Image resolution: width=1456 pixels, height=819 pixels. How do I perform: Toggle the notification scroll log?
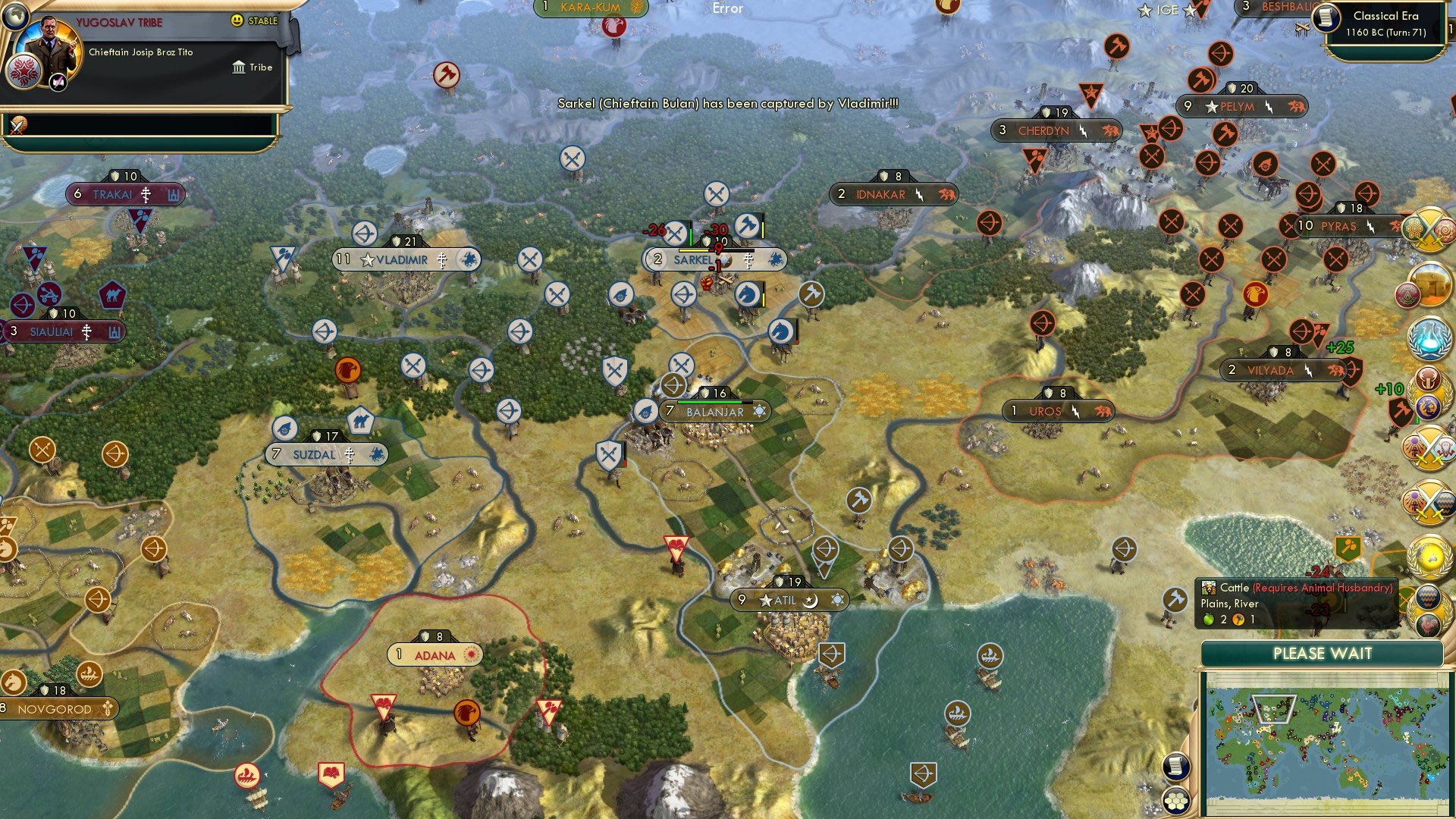[1176, 767]
